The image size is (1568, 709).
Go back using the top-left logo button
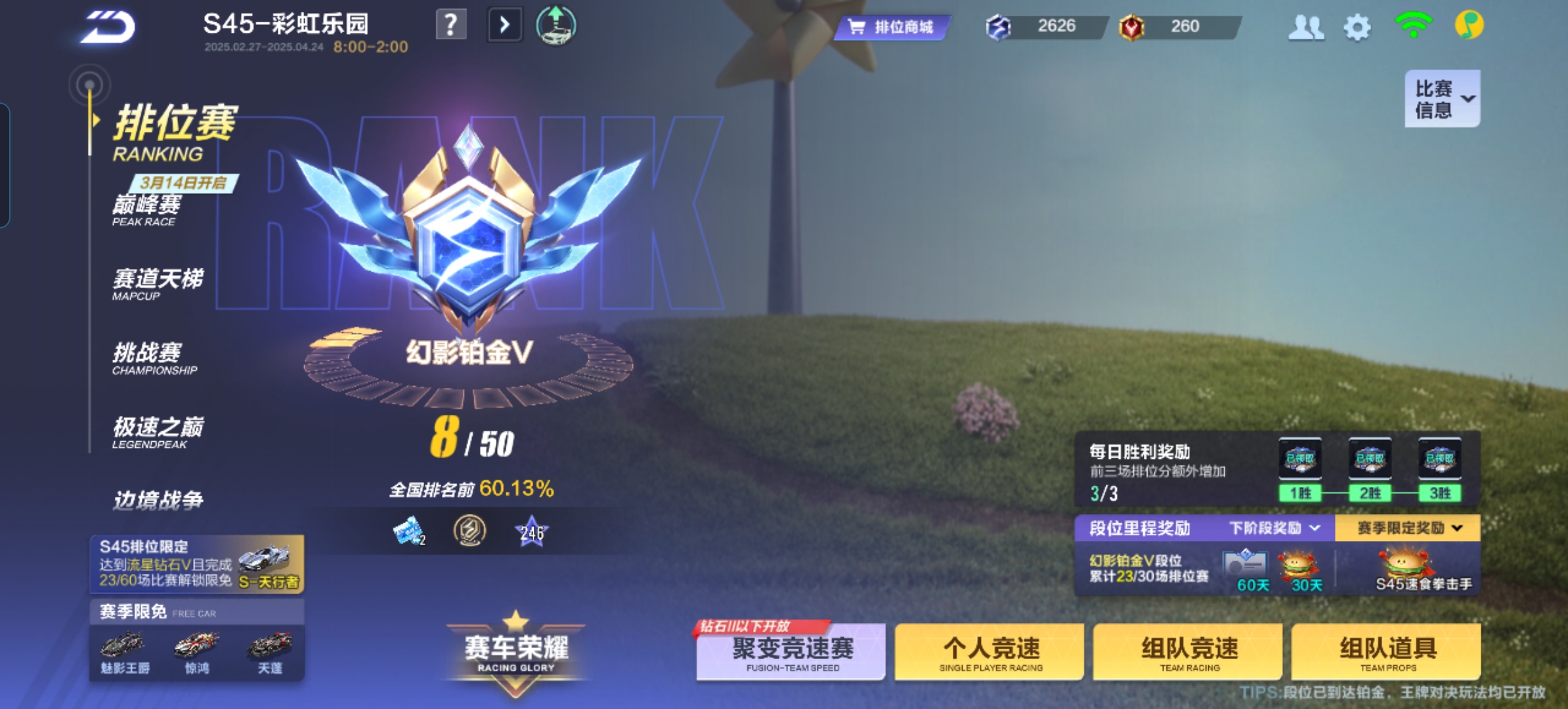(x=108, y=28)
